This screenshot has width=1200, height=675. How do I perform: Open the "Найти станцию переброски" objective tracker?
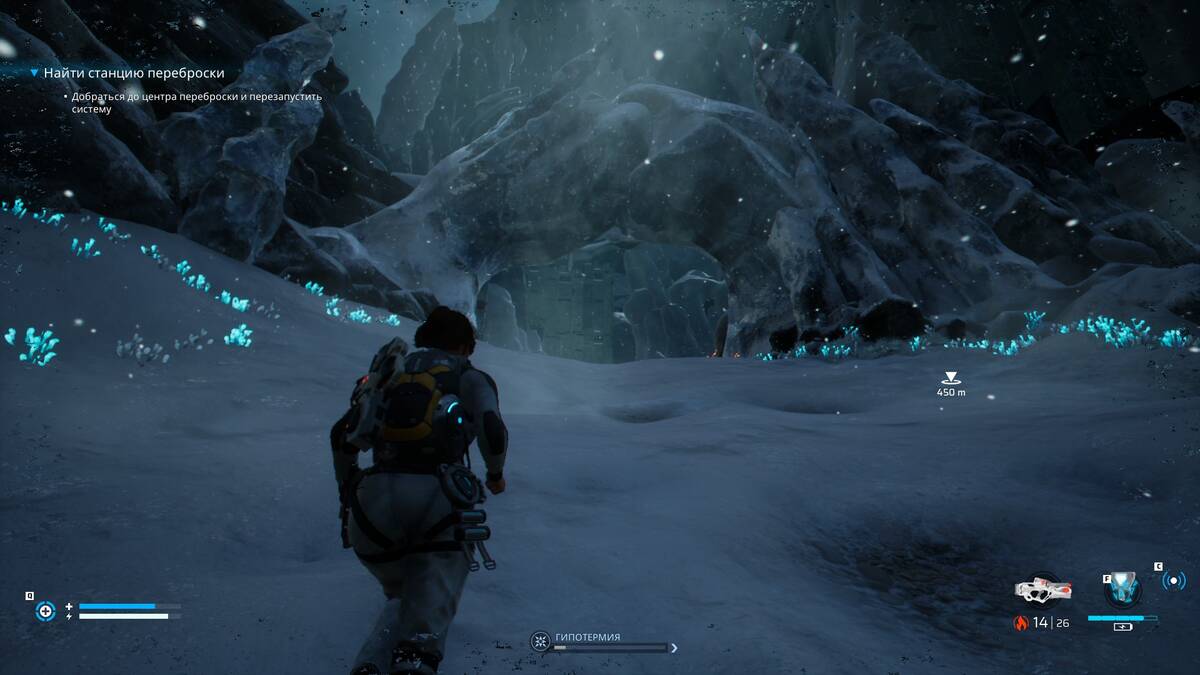tap(134, 73)
